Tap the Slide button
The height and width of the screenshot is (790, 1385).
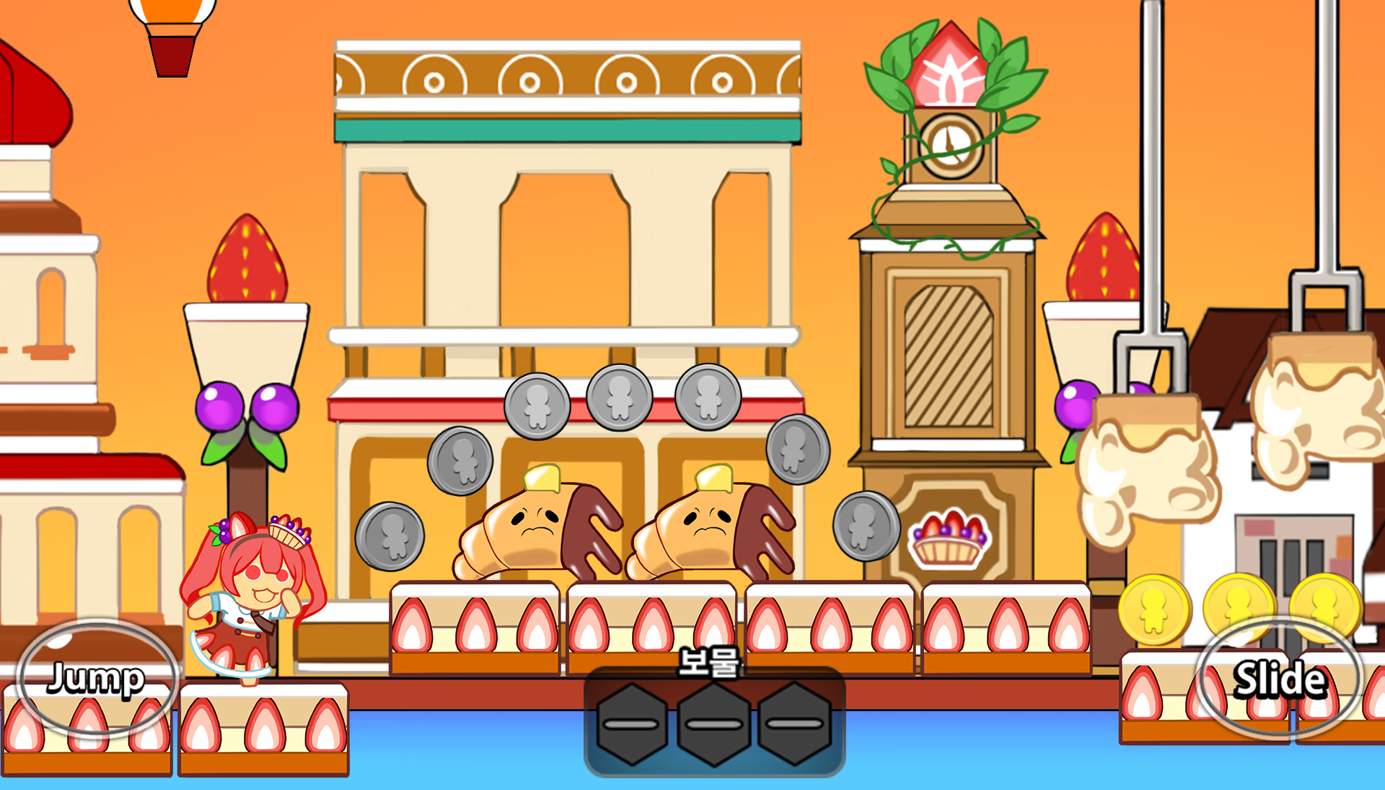[1279, 679]
